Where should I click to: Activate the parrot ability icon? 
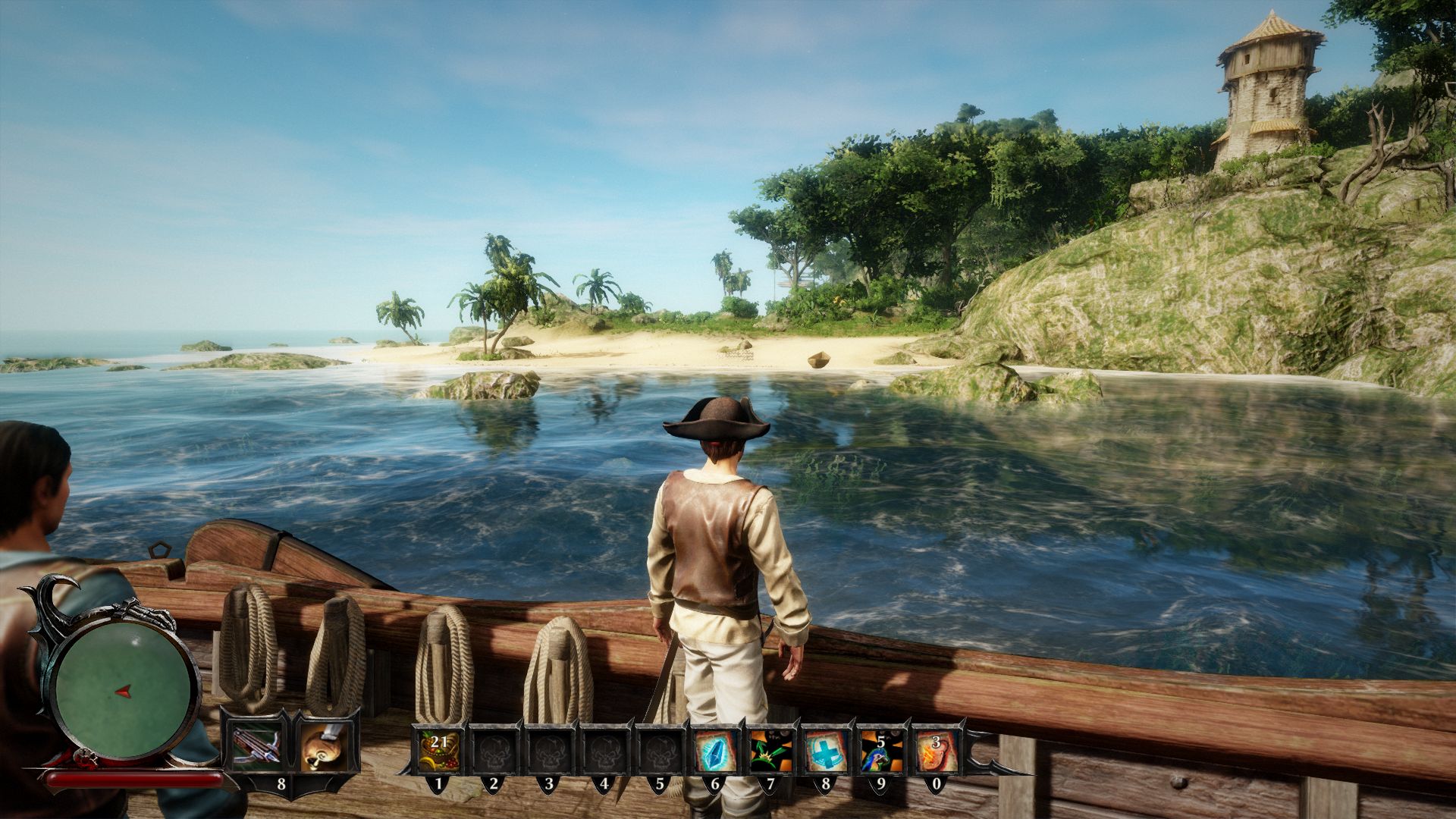880,748
